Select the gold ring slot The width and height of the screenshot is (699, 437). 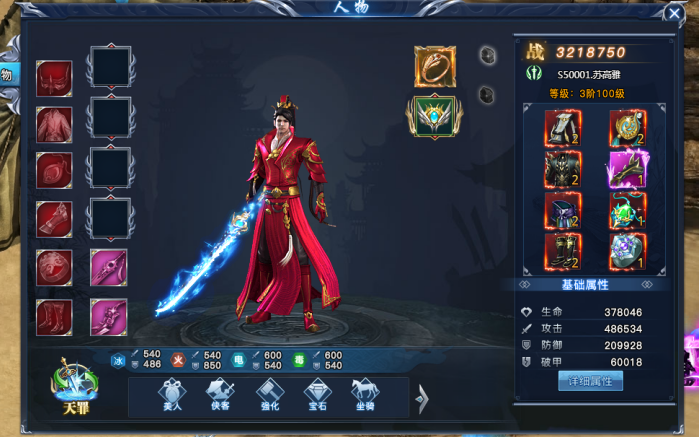point(435,66)
